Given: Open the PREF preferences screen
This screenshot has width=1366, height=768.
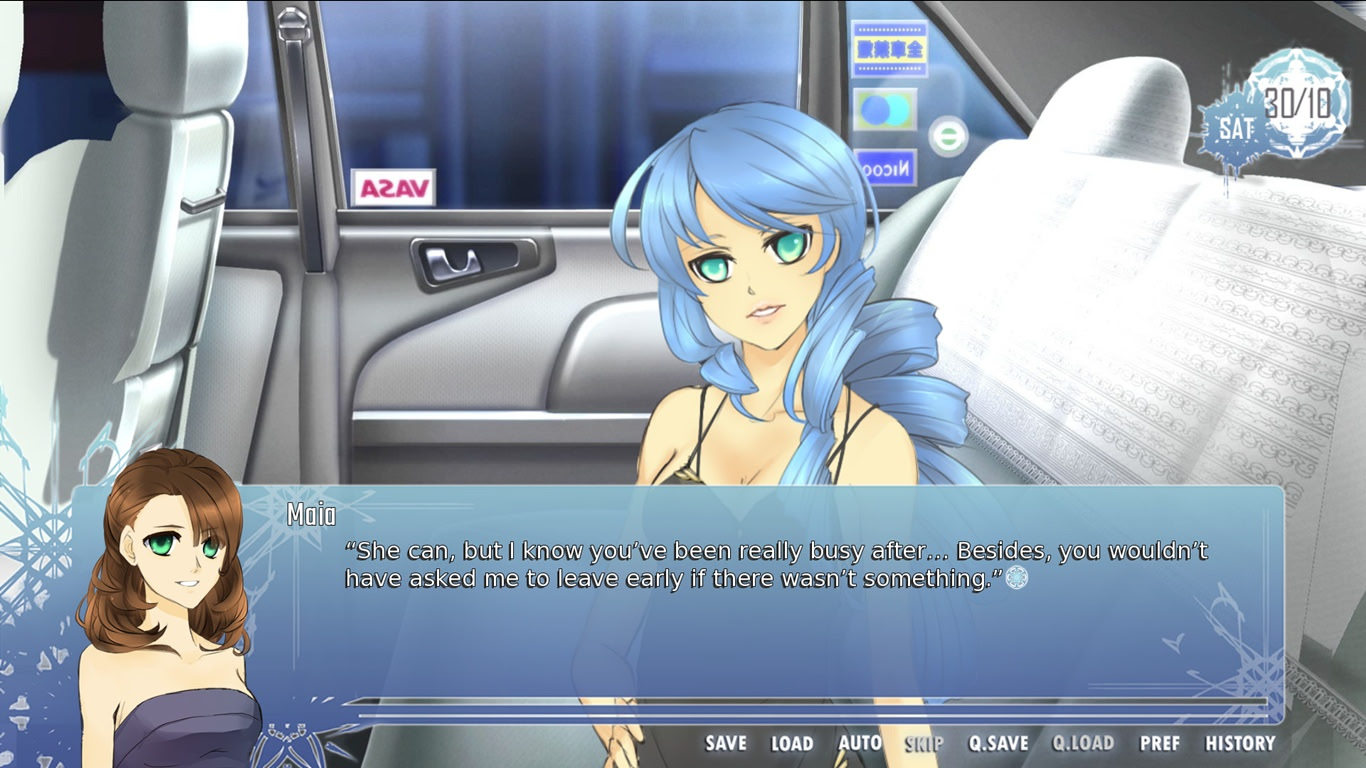Looking at the screenshot, I should pos(1160,743).
